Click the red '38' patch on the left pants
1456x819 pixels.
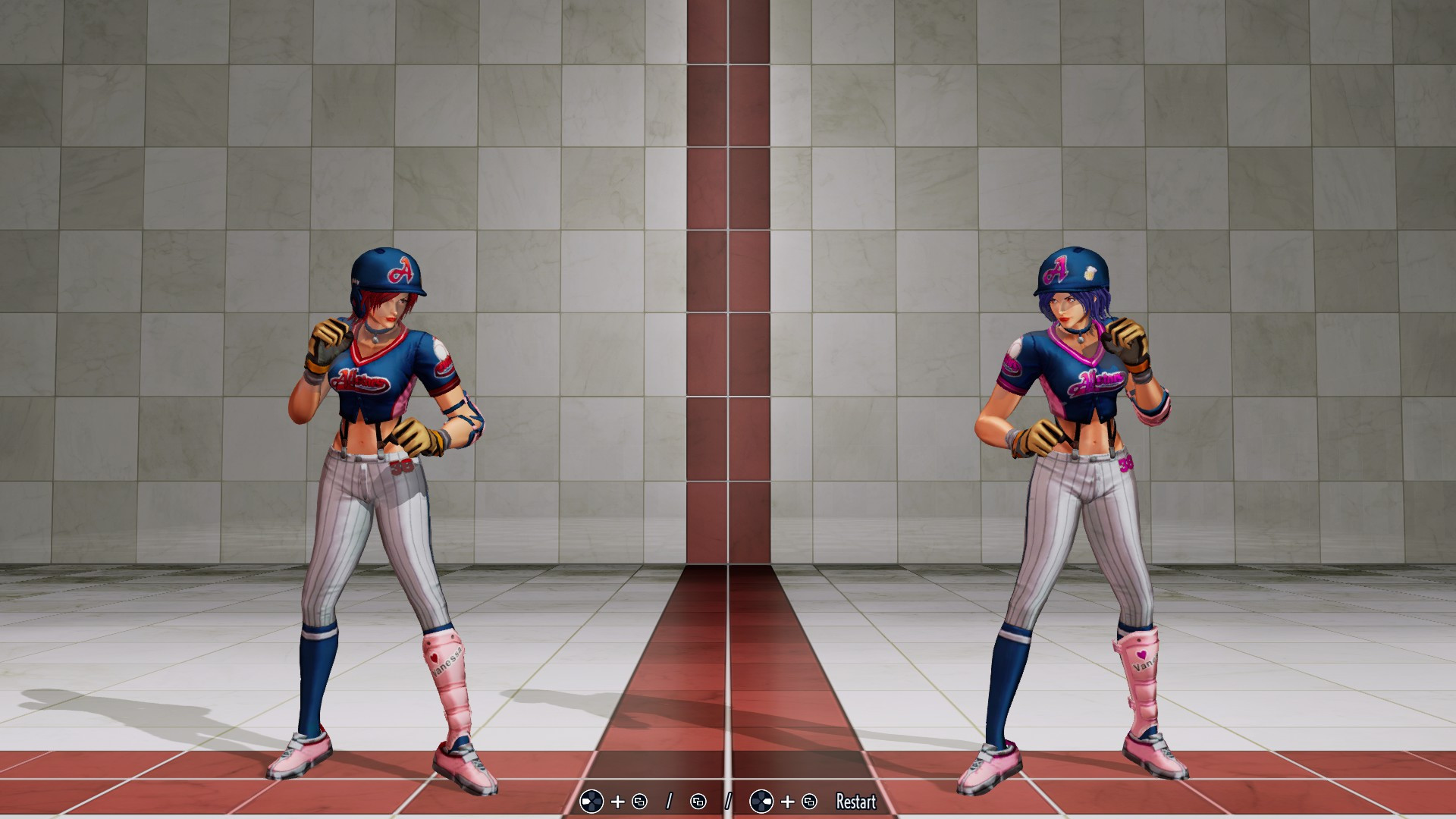(402, 466)
